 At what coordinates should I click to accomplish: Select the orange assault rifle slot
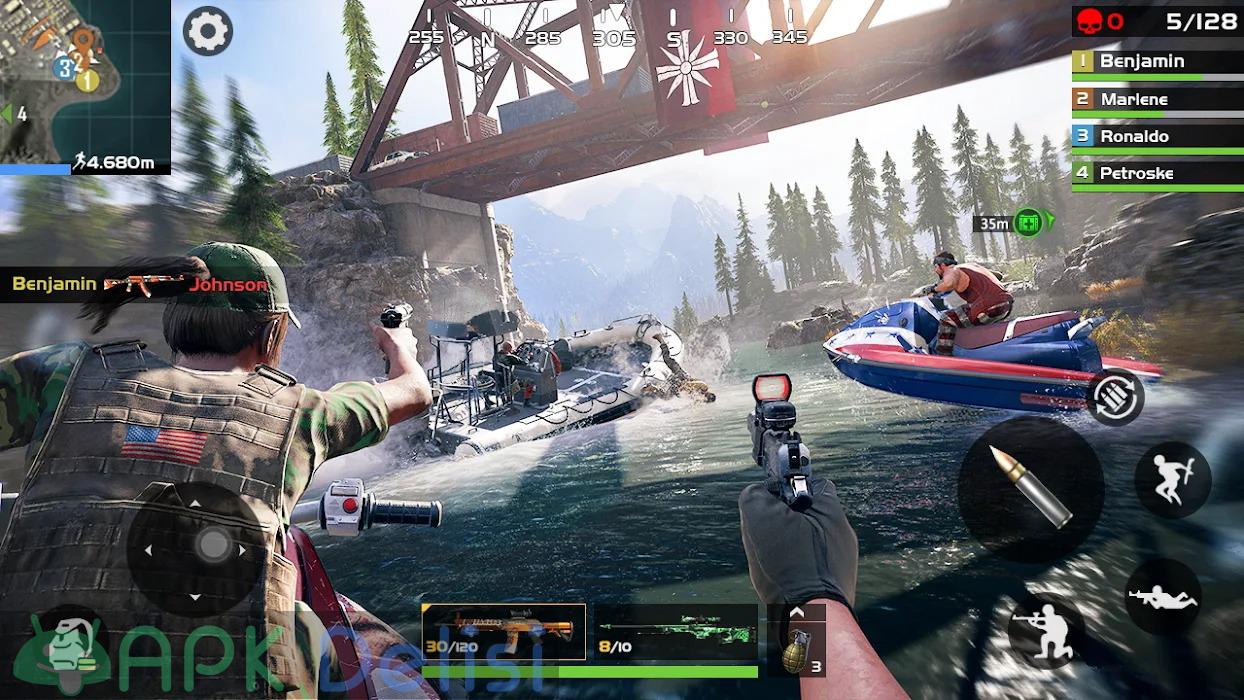coord(503,632)
